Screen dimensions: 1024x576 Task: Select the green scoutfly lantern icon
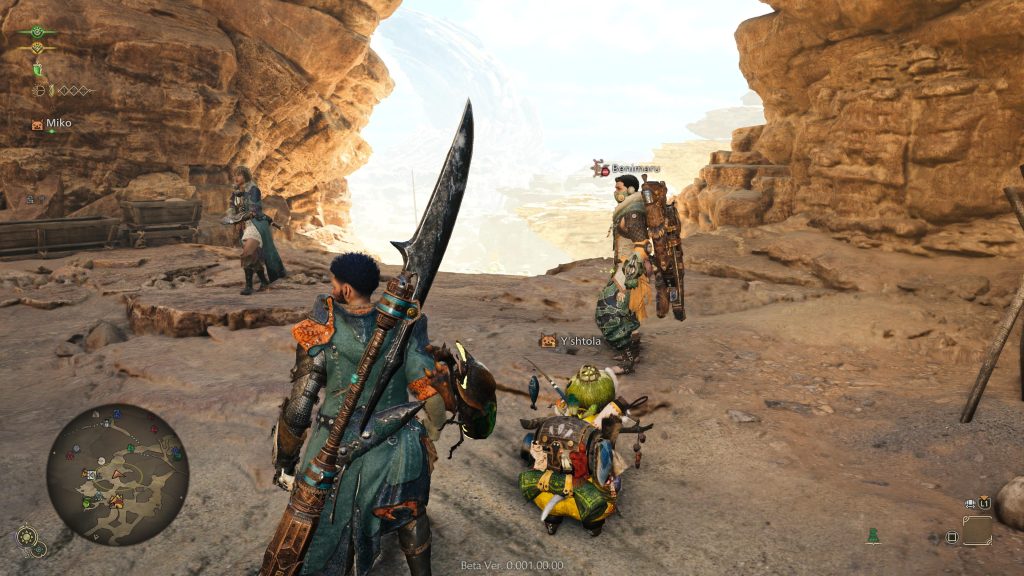click(x=873, y=536)
